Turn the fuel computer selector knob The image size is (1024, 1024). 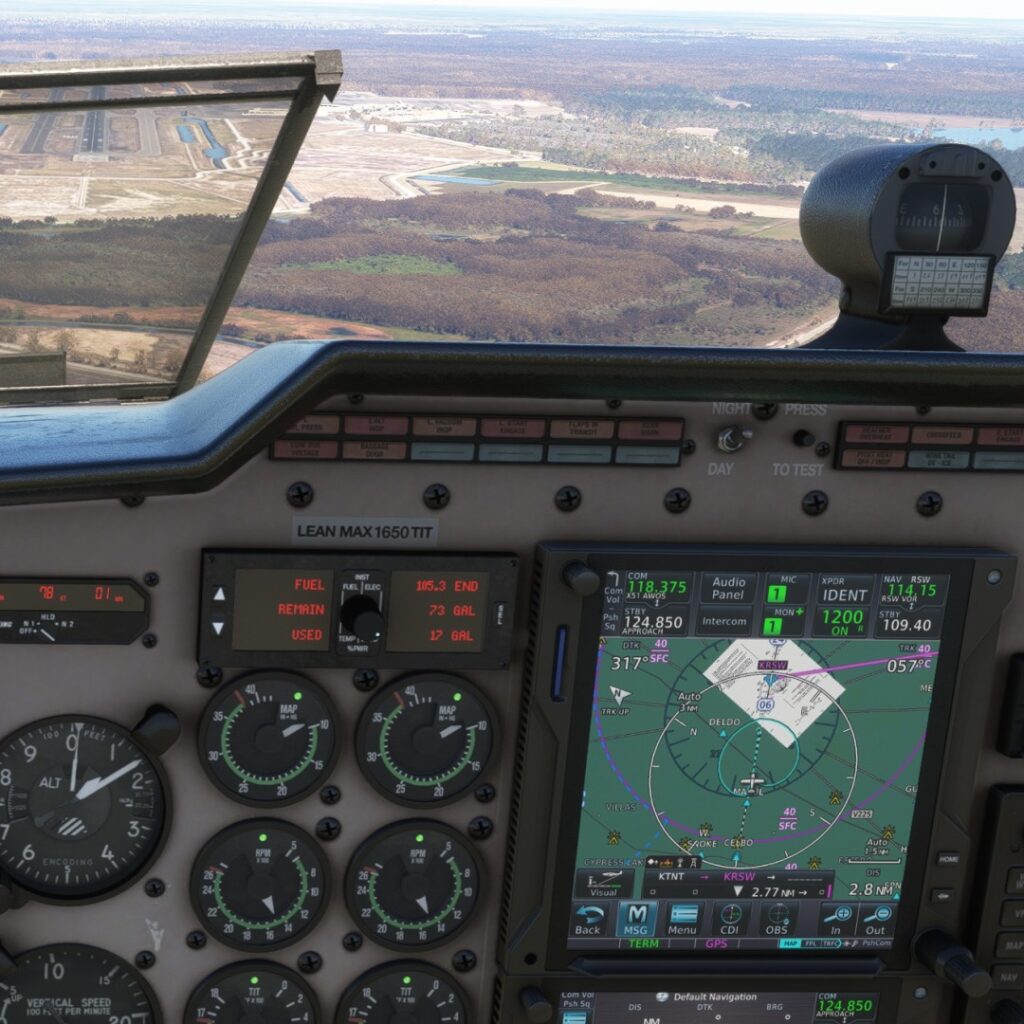point(363,616)
